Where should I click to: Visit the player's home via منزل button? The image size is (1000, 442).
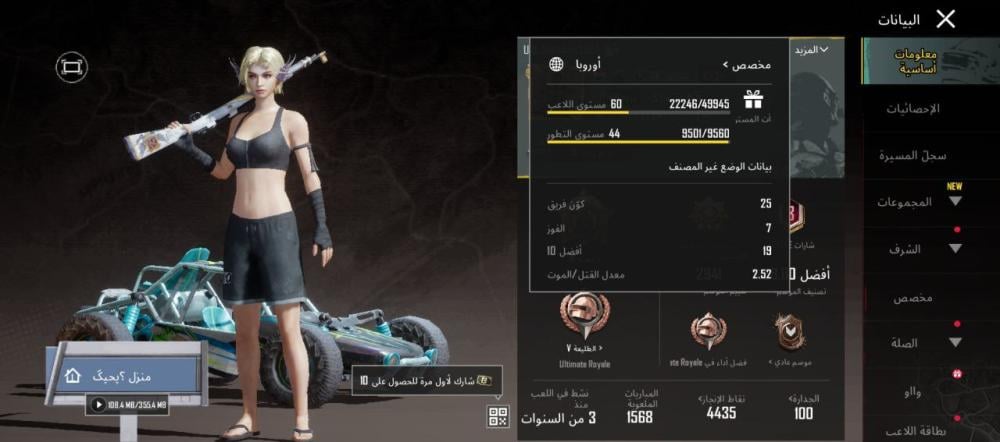click(128, 375)
